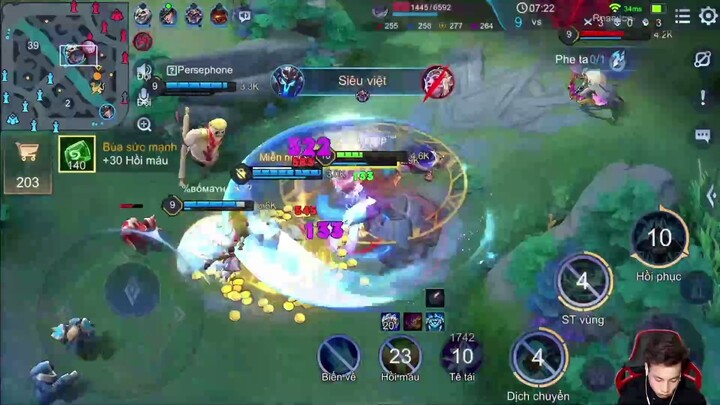Viewport: 720px width, 405px height.
Task: Tap the Biến về recall button
Action: tap(339, 355)
